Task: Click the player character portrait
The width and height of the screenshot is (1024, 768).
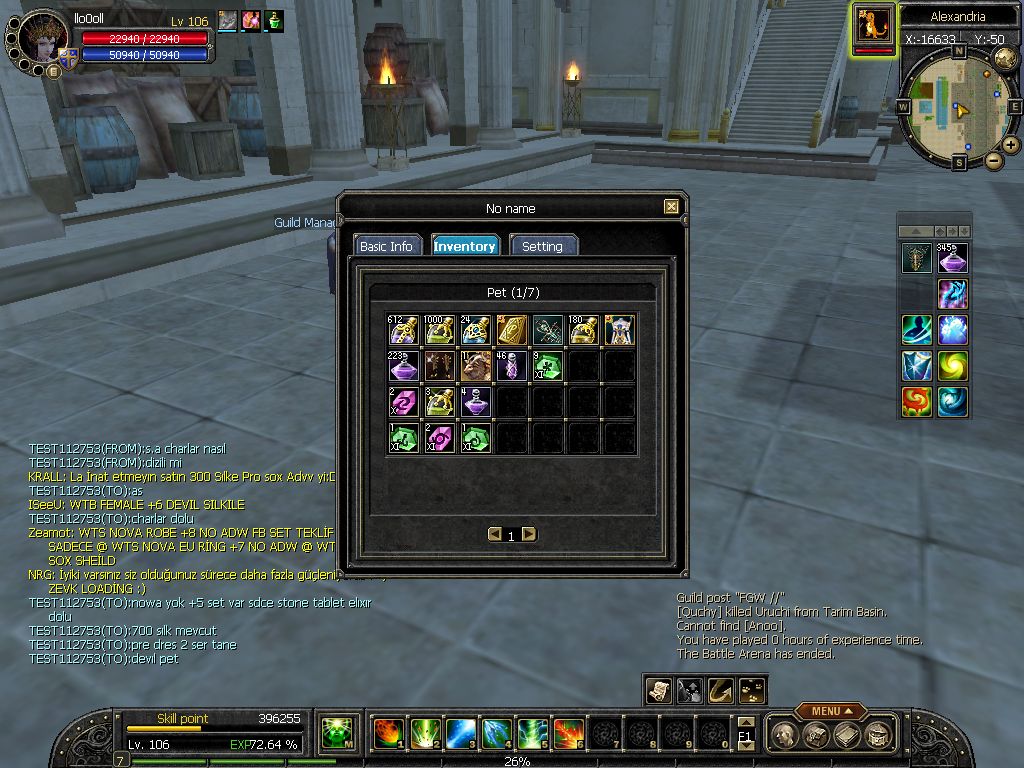Action: [x=43, y=40]
